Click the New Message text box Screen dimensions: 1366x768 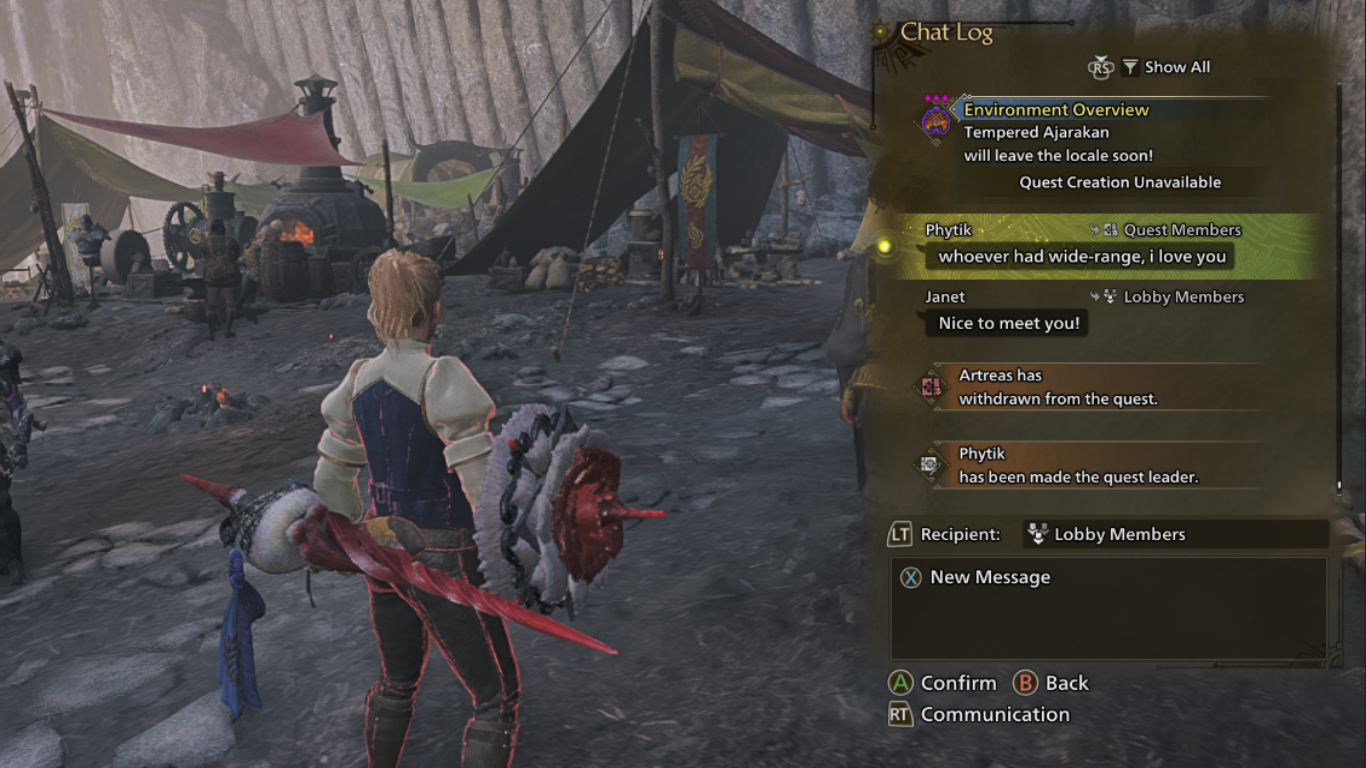pos(1108,608)
